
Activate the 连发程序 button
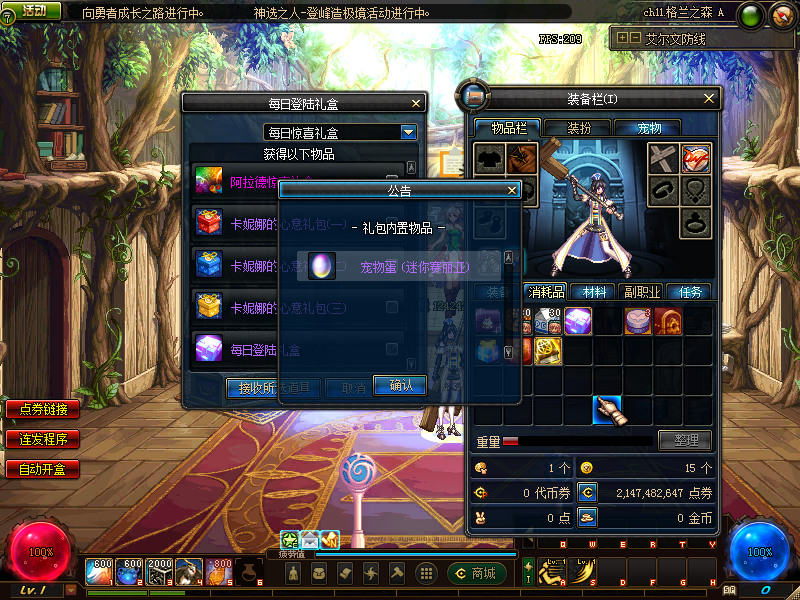click(x=43, y=439)
